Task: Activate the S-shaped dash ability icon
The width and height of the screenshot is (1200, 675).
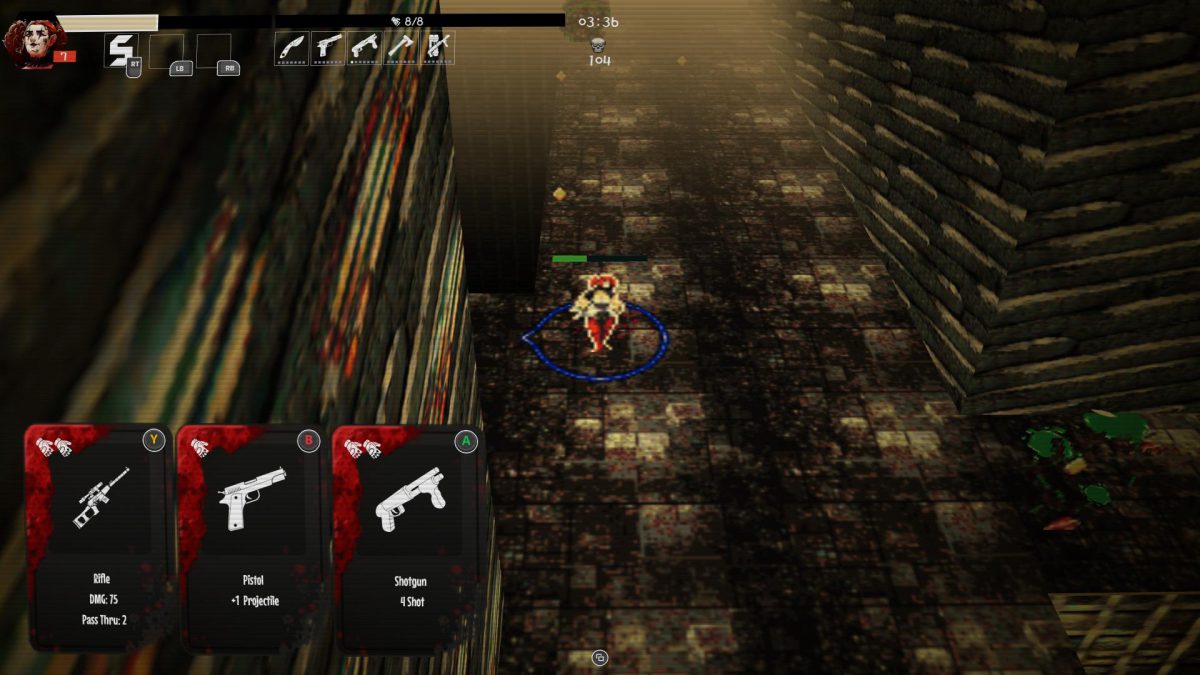Action: click(x=122, y=50)
